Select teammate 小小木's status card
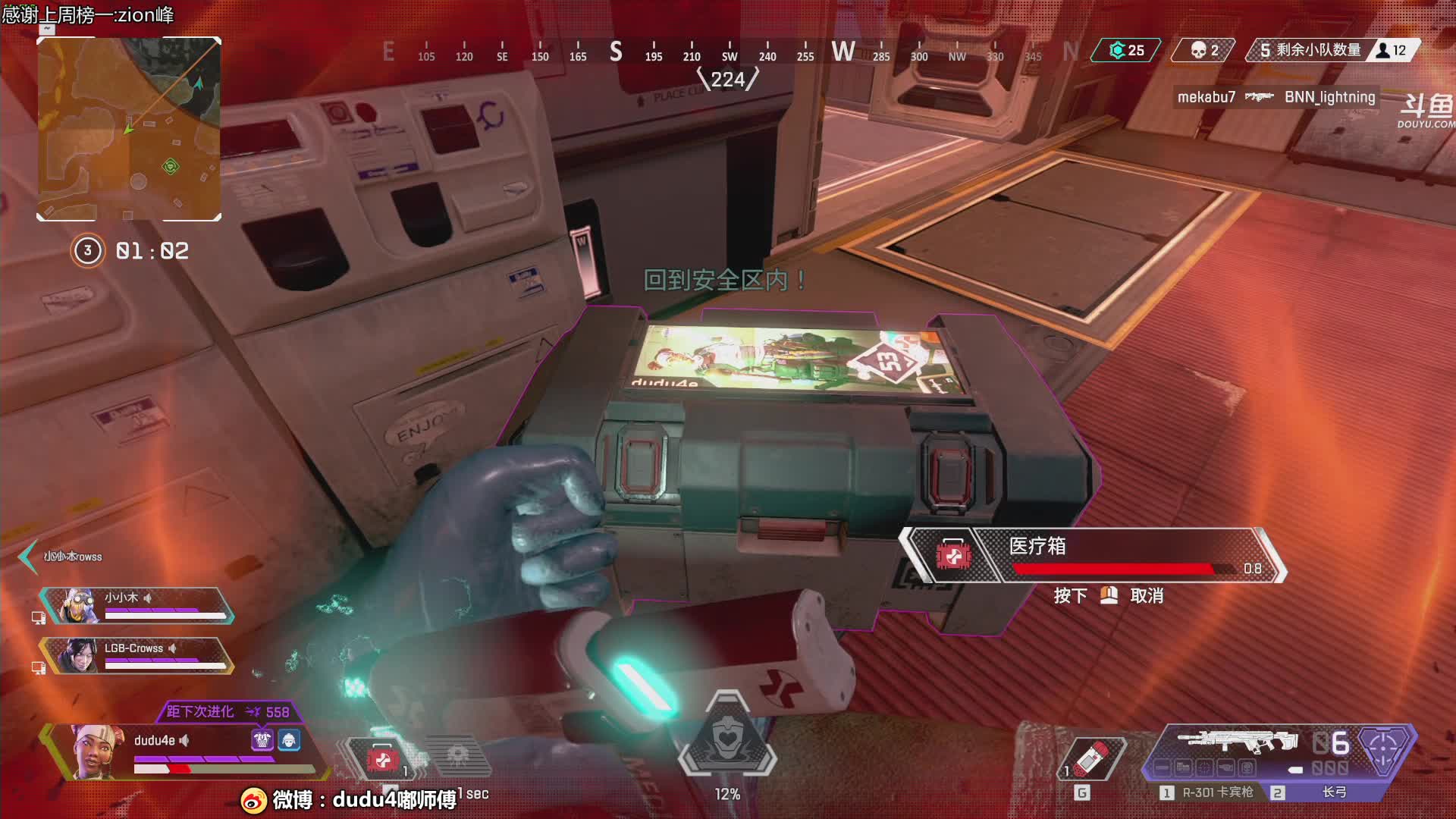The height and width of the screenshot is (819, 1456). tap(137, 605)
